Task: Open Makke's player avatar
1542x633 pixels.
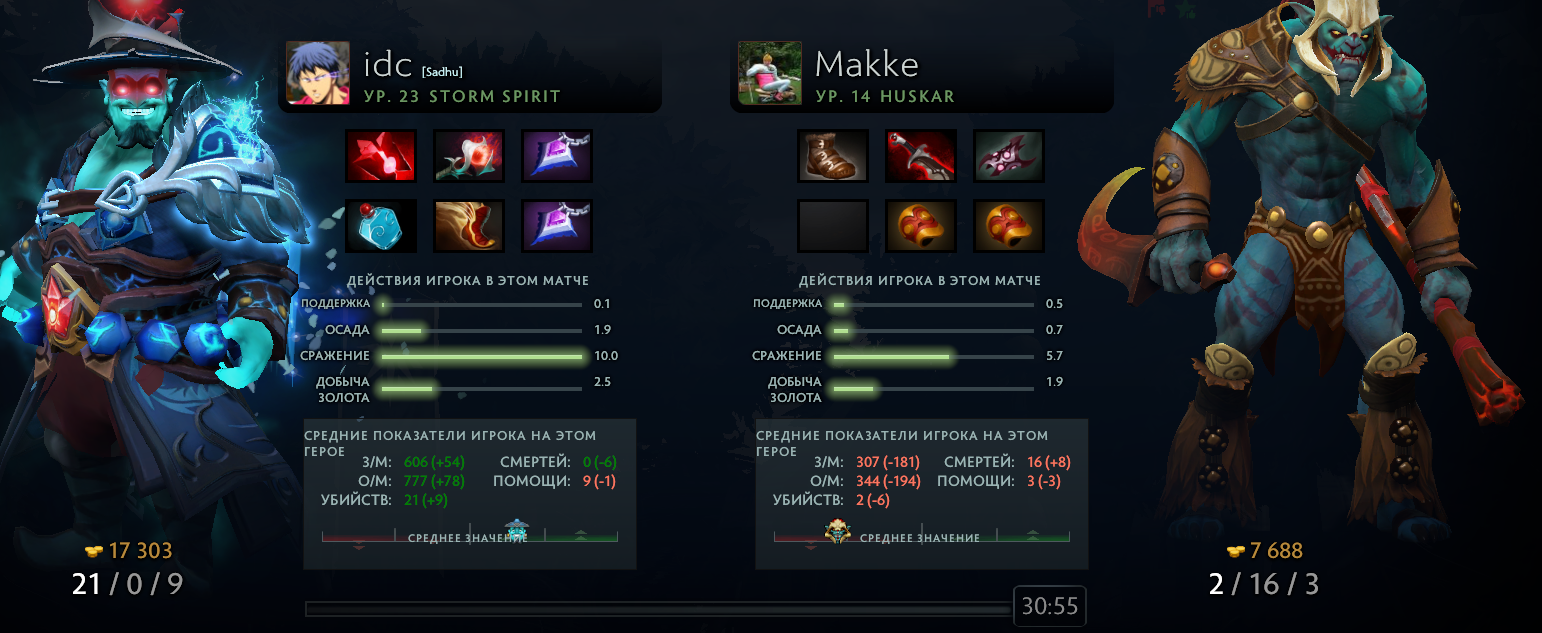Action: (x=770, y=72)
